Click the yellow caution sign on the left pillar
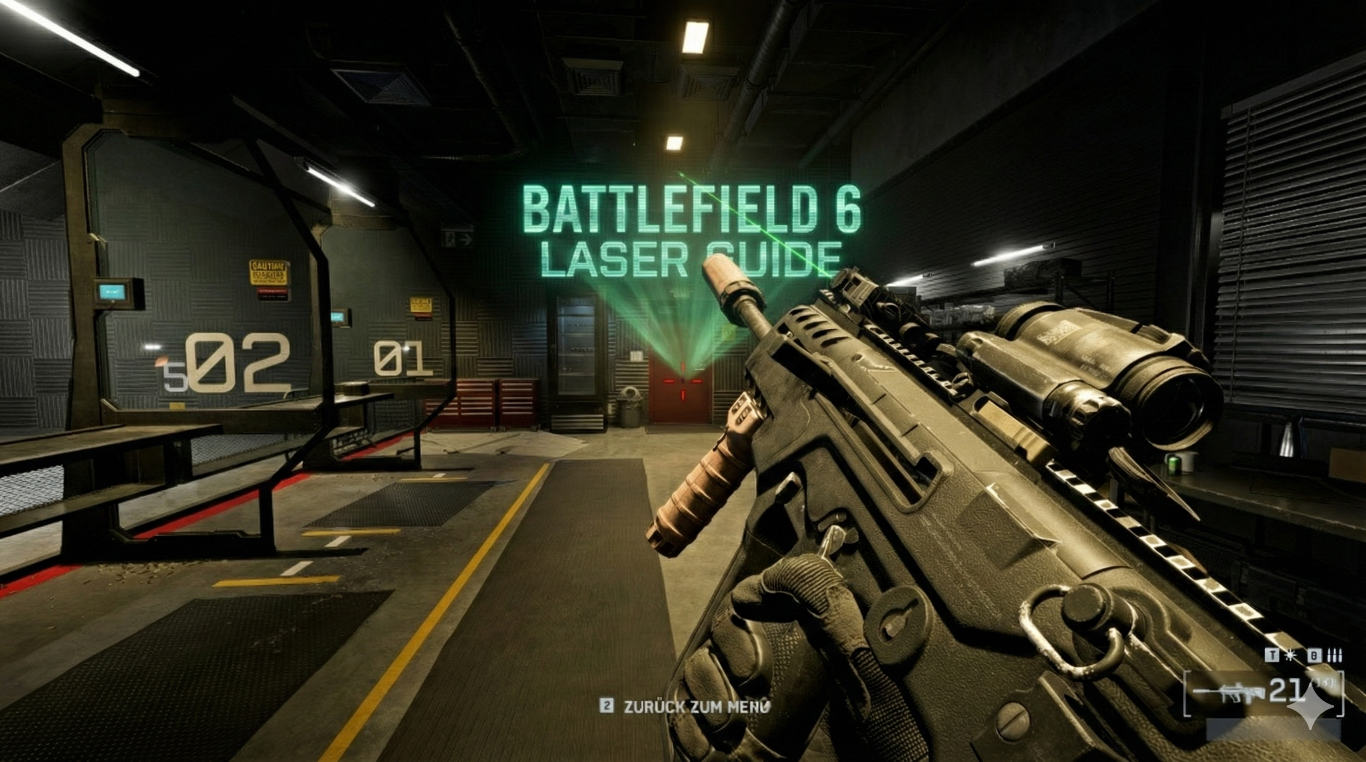This screenshot has height=762, width=1366. pos(267,272)
